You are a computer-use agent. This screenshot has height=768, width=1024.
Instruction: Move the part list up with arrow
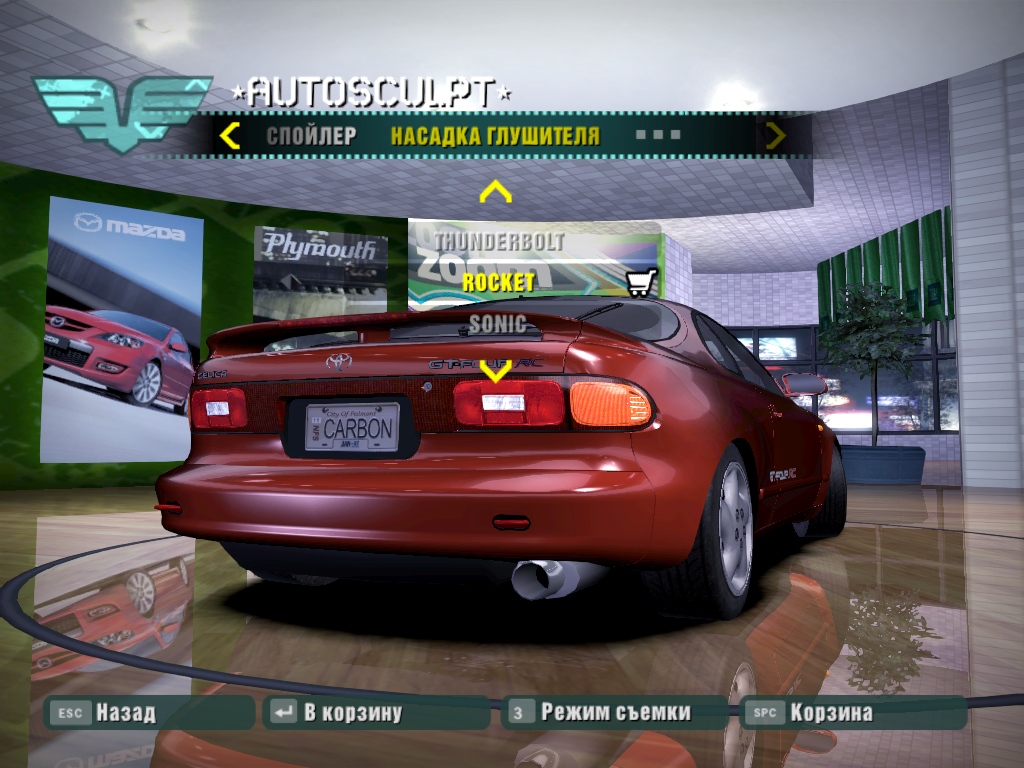[x=496, y=191]
